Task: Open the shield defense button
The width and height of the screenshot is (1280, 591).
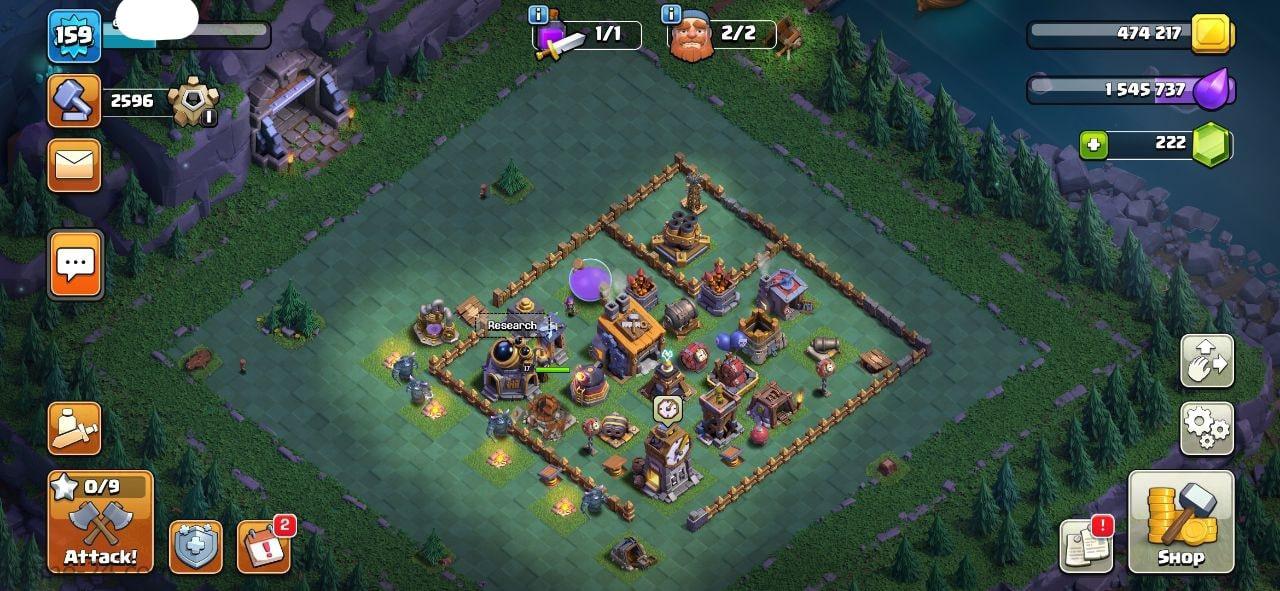Action: pyautogui.click(x=196, y=547)
